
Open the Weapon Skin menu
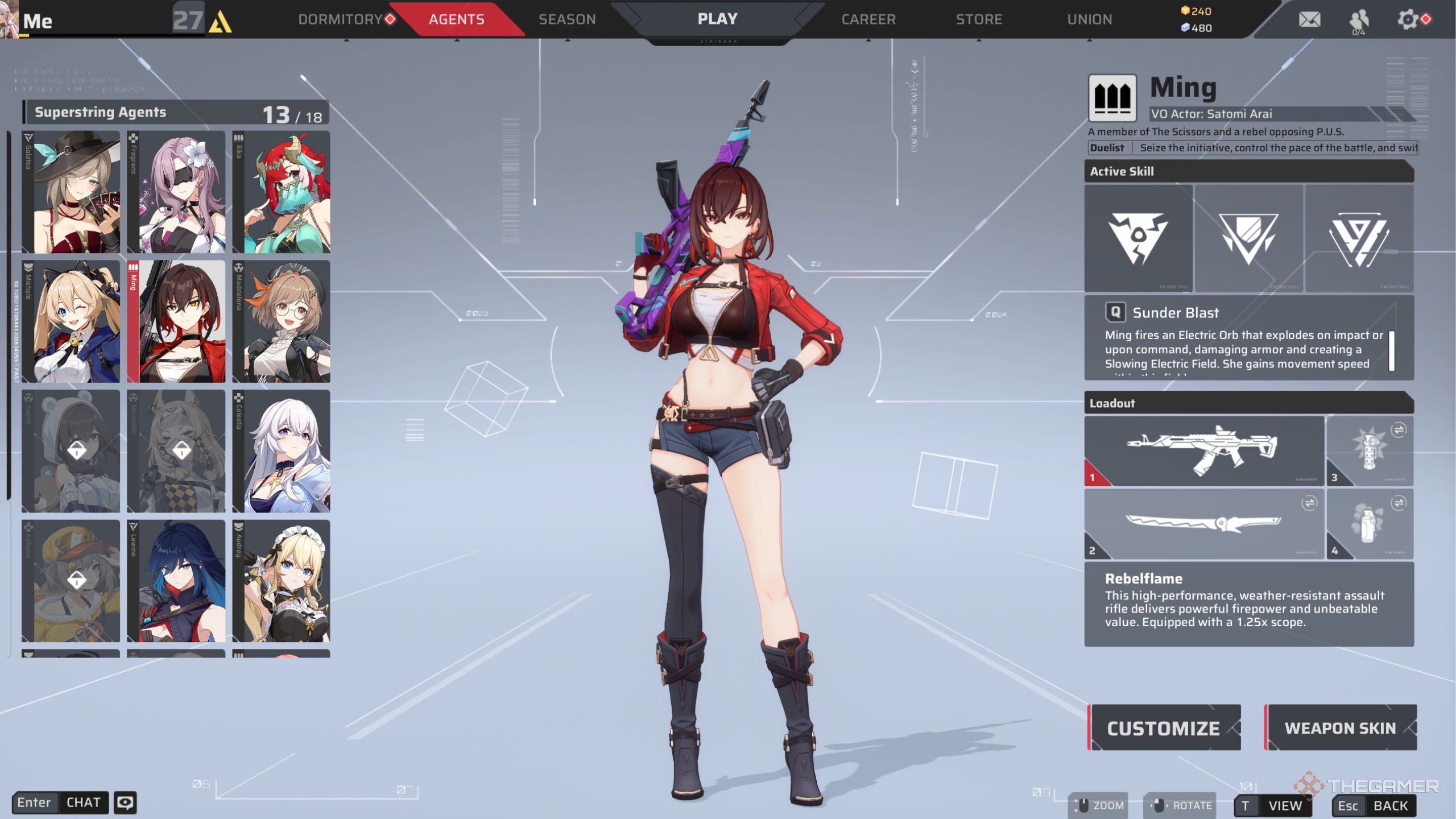[1340, 728]
